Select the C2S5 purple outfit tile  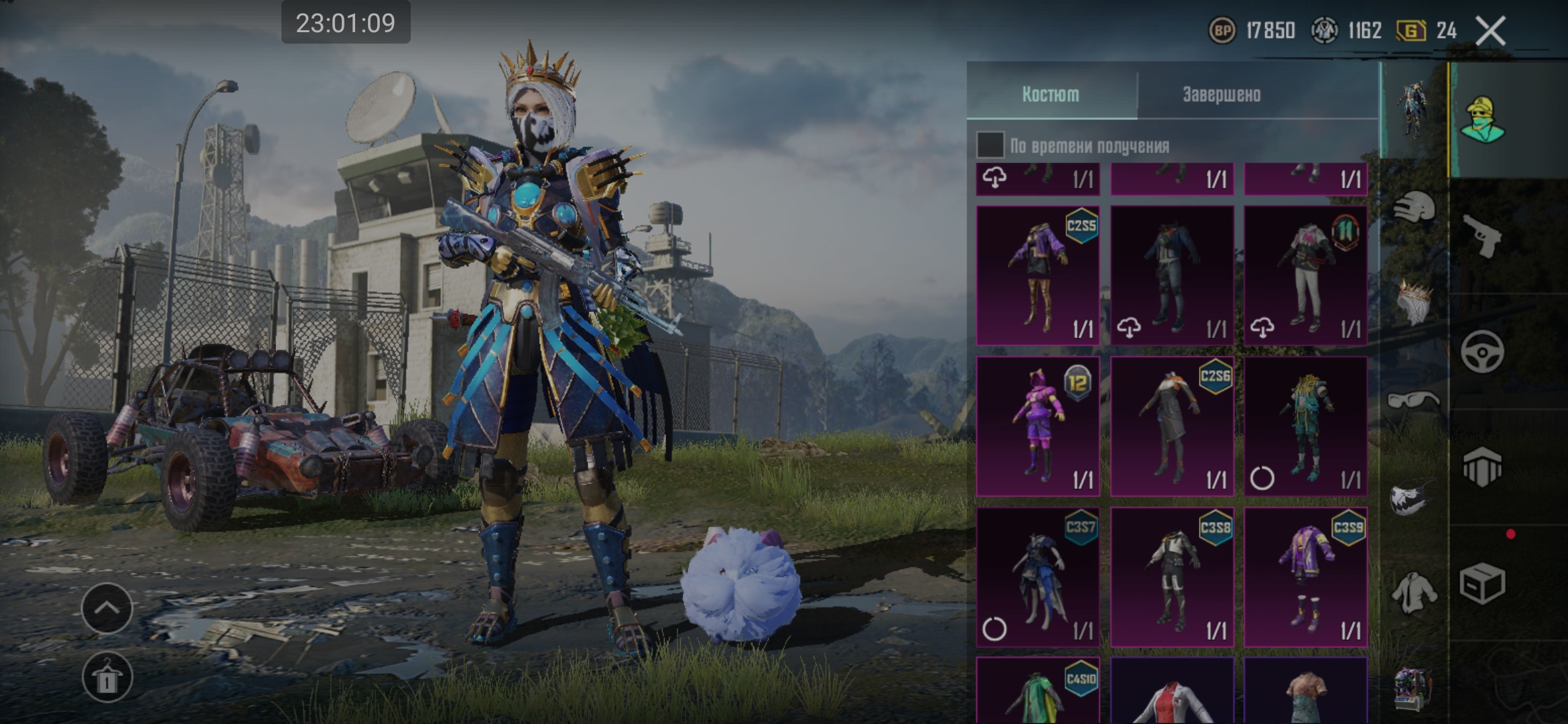click(x=1037, y=276)
